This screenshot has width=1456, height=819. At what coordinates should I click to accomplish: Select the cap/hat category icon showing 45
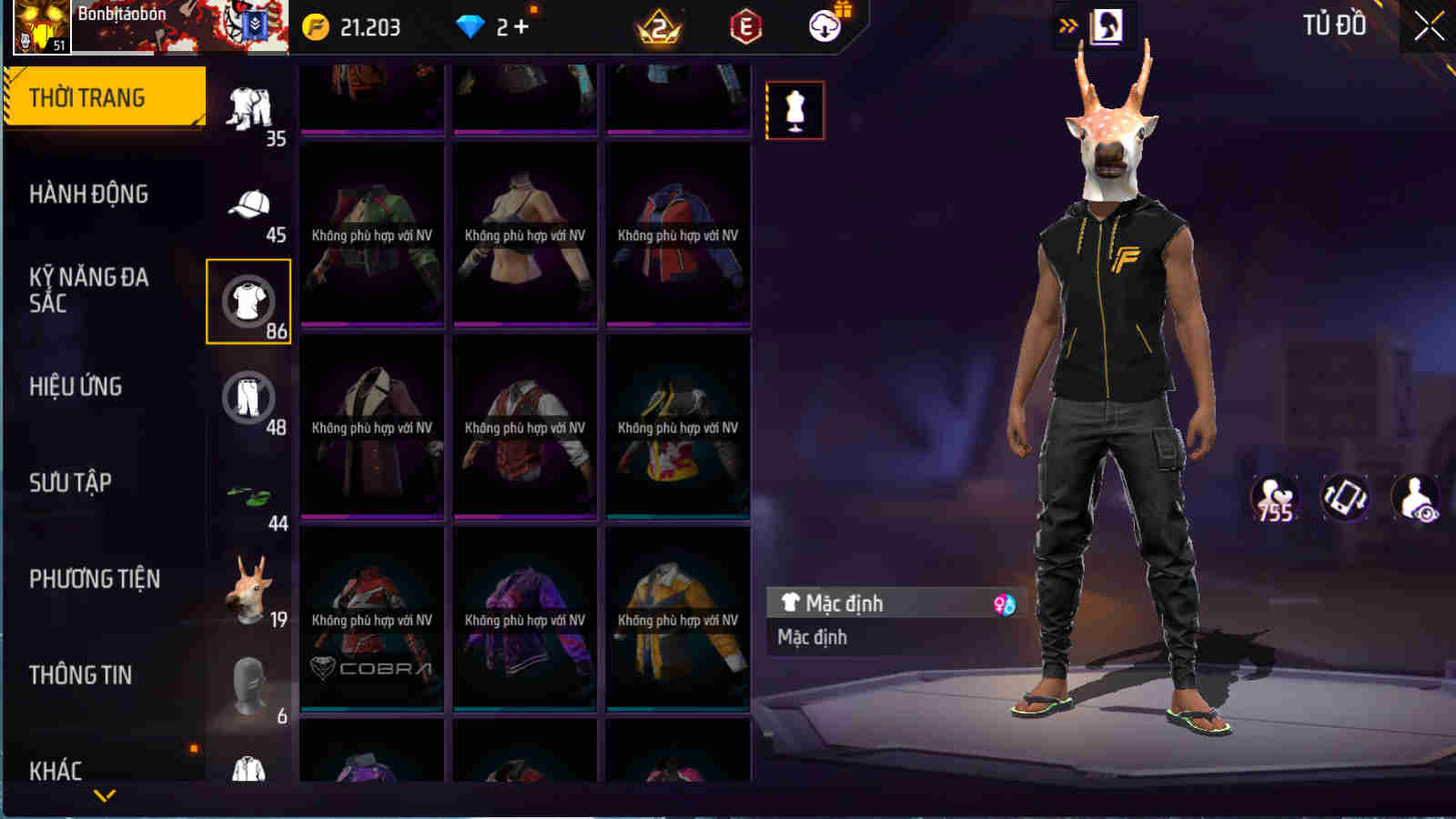tap(248, 204)
